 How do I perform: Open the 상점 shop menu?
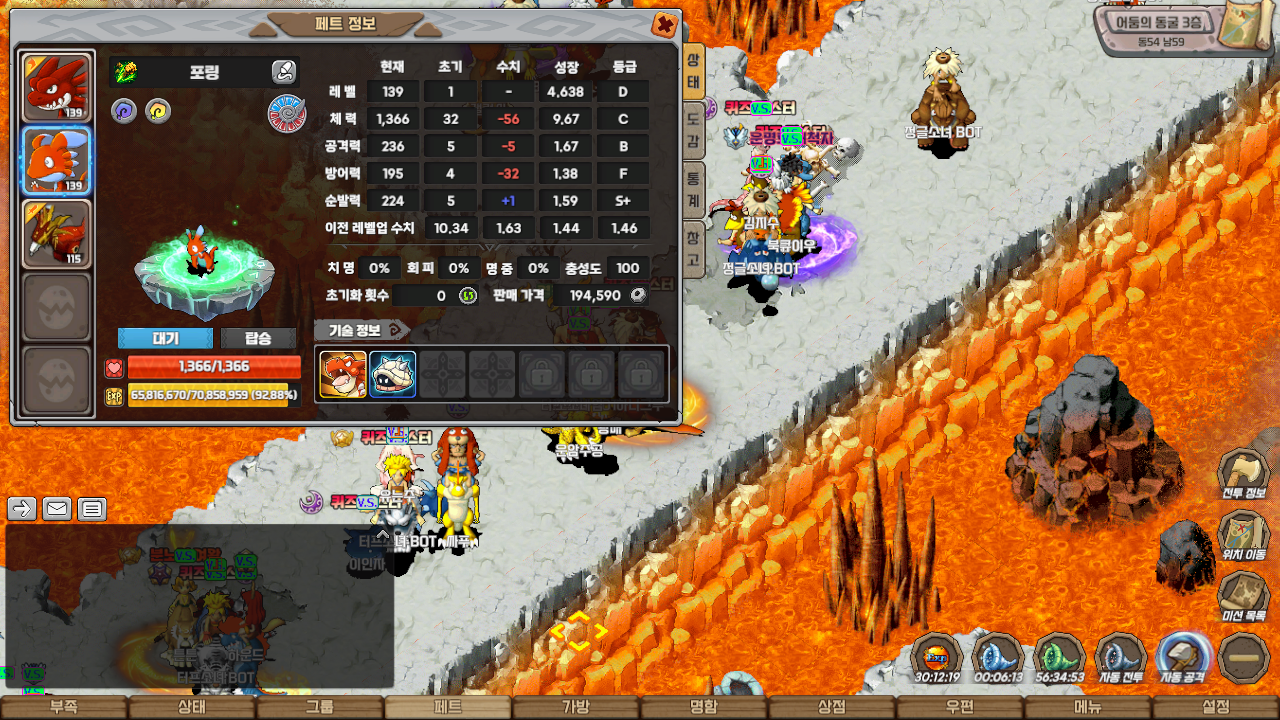[832, 707]
